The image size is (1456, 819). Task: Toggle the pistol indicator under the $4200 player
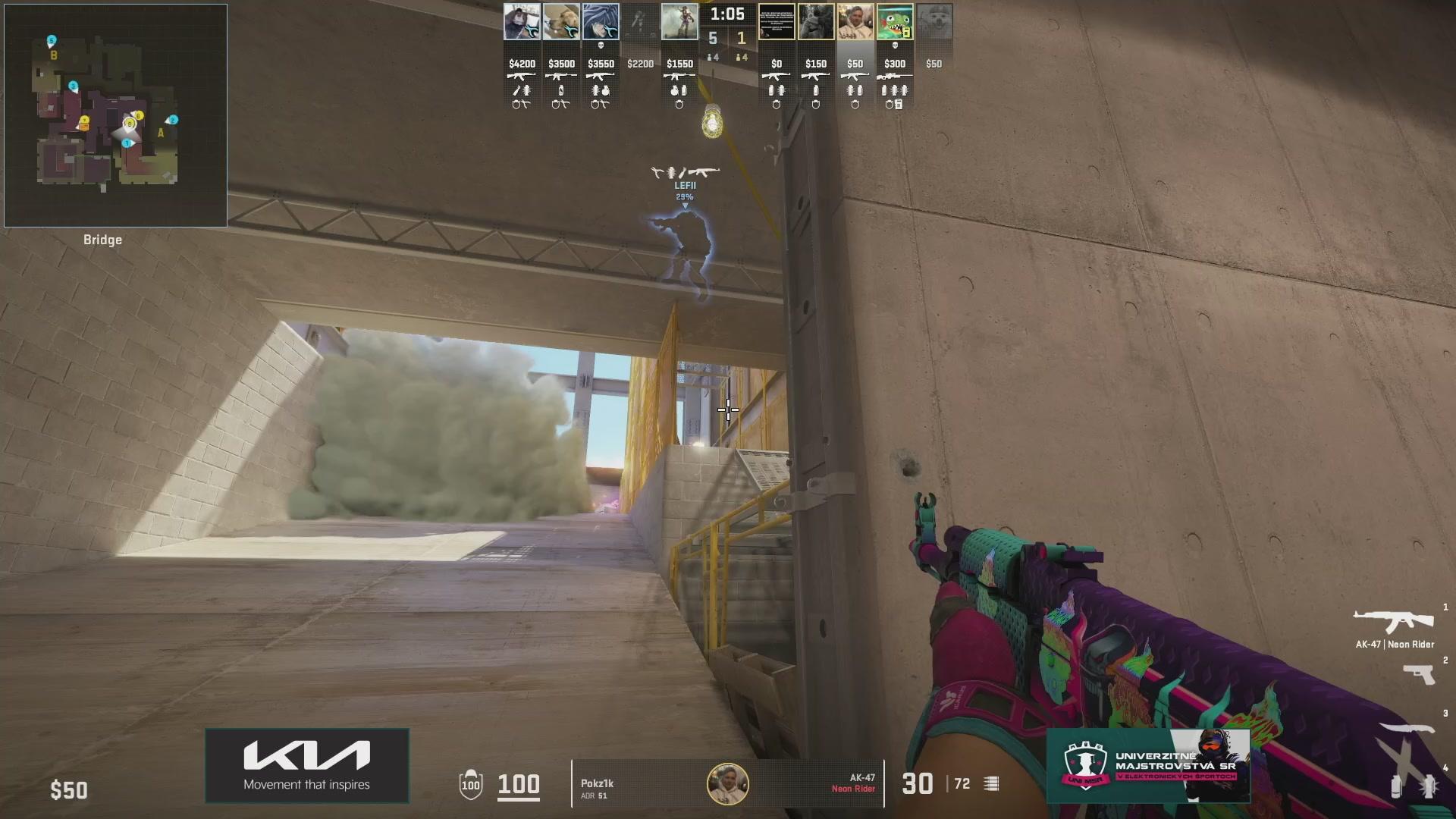click(x=525, y=105)
